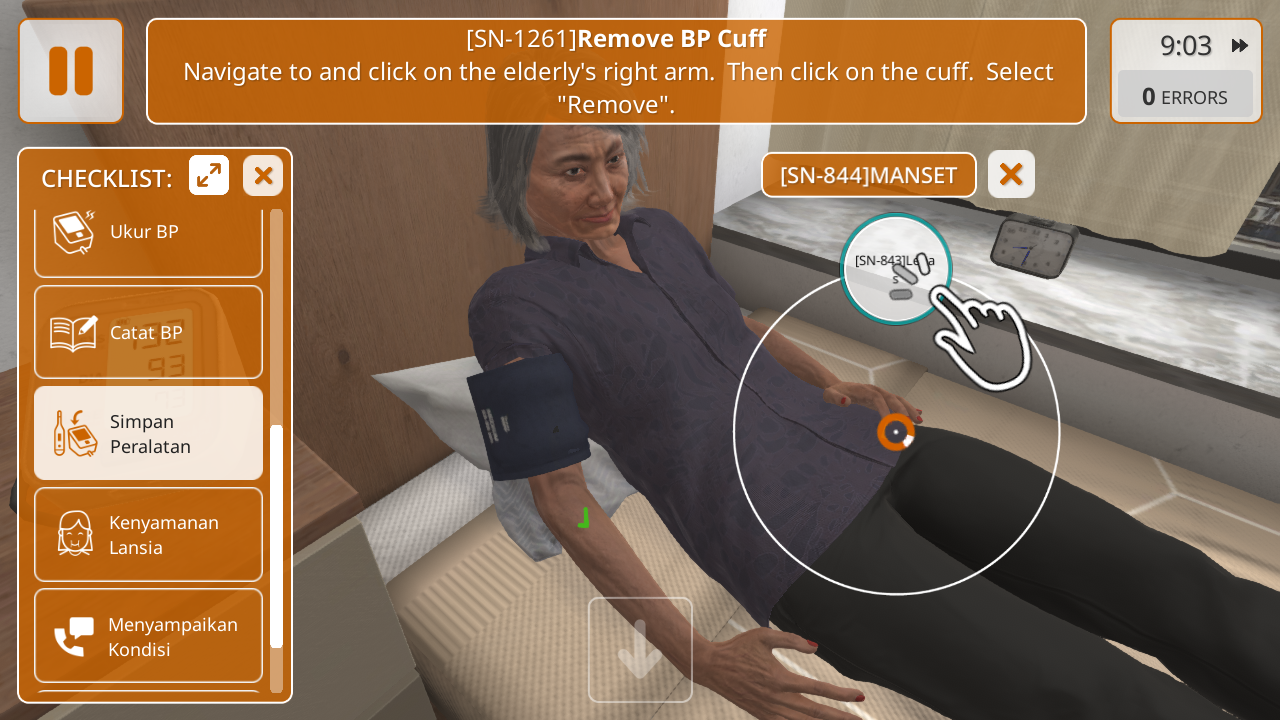The image size is (1280, 720).
Task: Close the checklist panel
Action: click(263, 176)
